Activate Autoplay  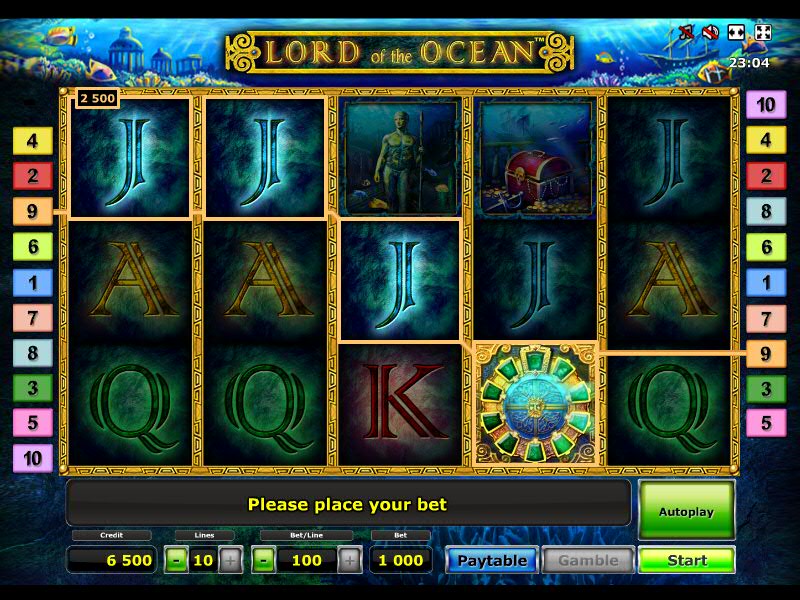tap(686, 511)
